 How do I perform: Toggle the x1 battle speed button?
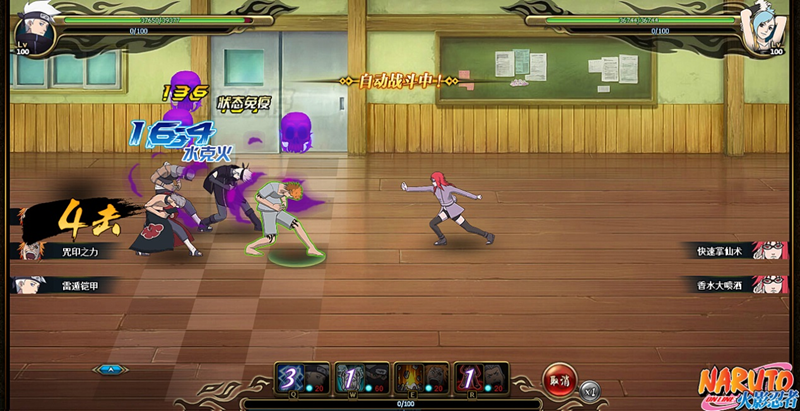pos(589,390)
